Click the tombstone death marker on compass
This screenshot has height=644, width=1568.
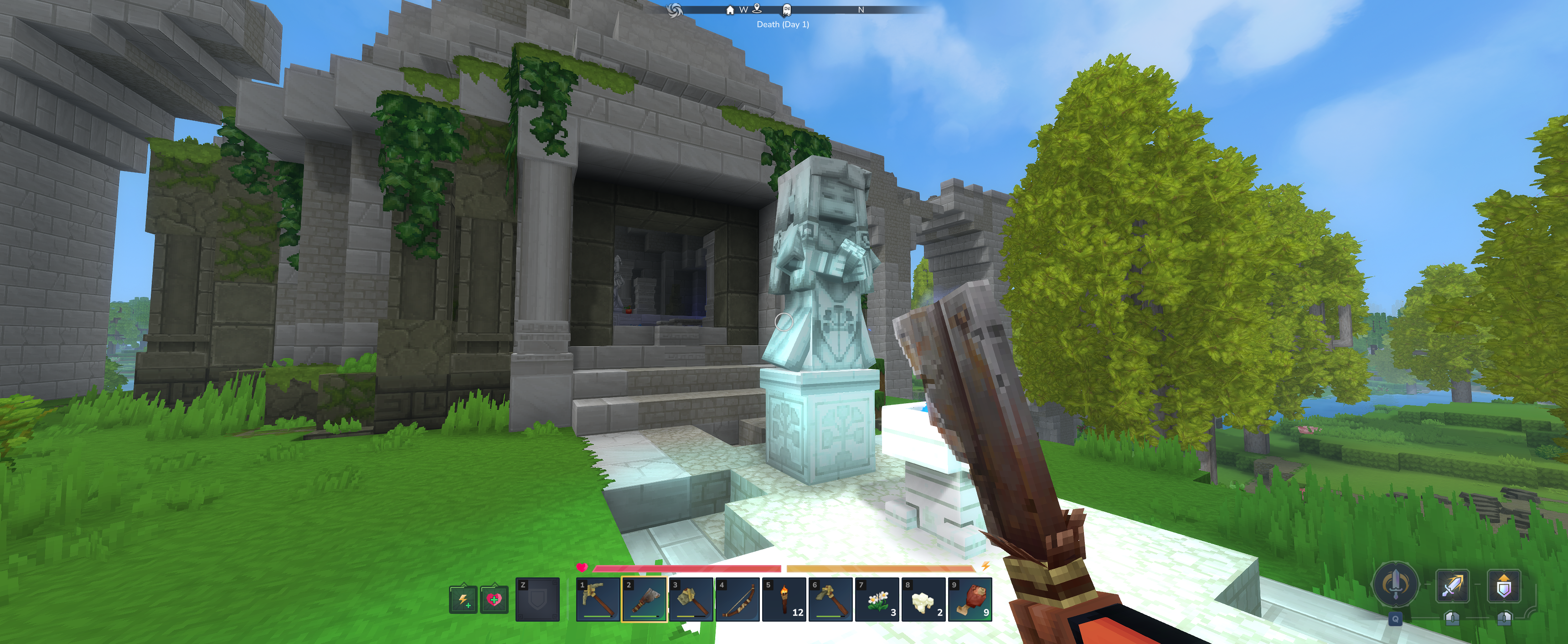[x=786, y=10]
